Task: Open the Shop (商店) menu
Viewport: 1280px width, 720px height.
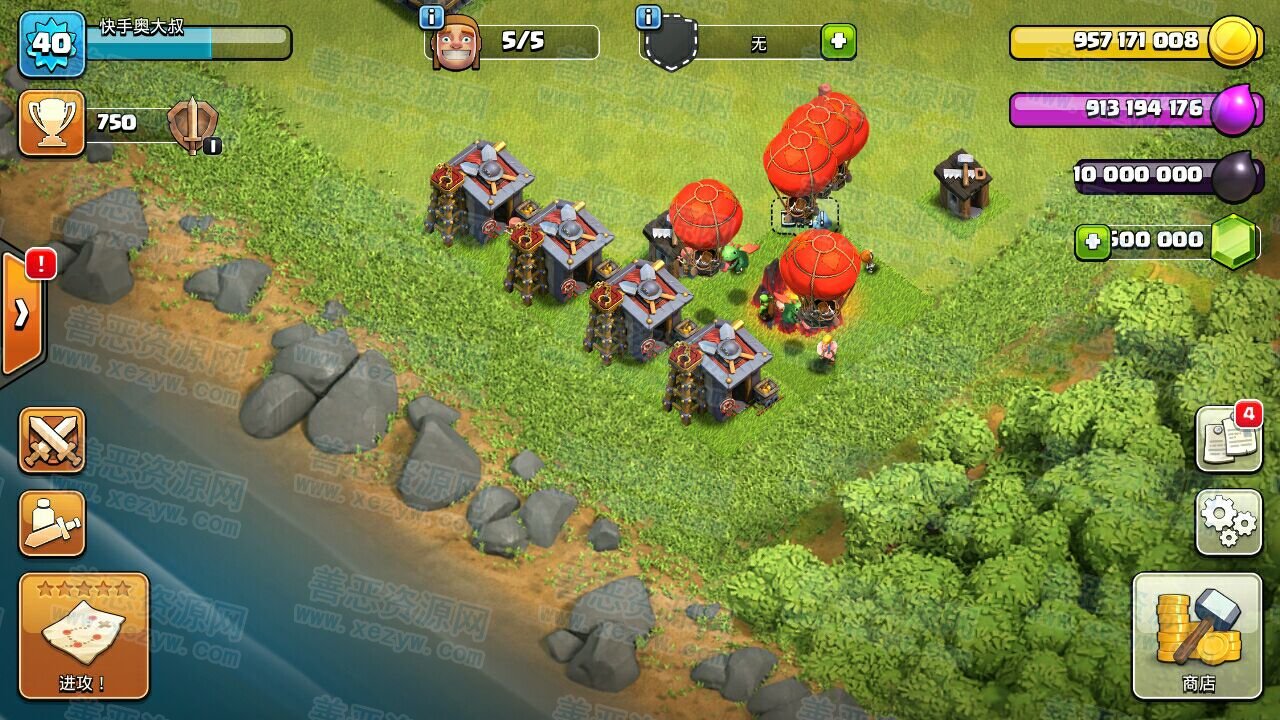Action: point(1198,636)
